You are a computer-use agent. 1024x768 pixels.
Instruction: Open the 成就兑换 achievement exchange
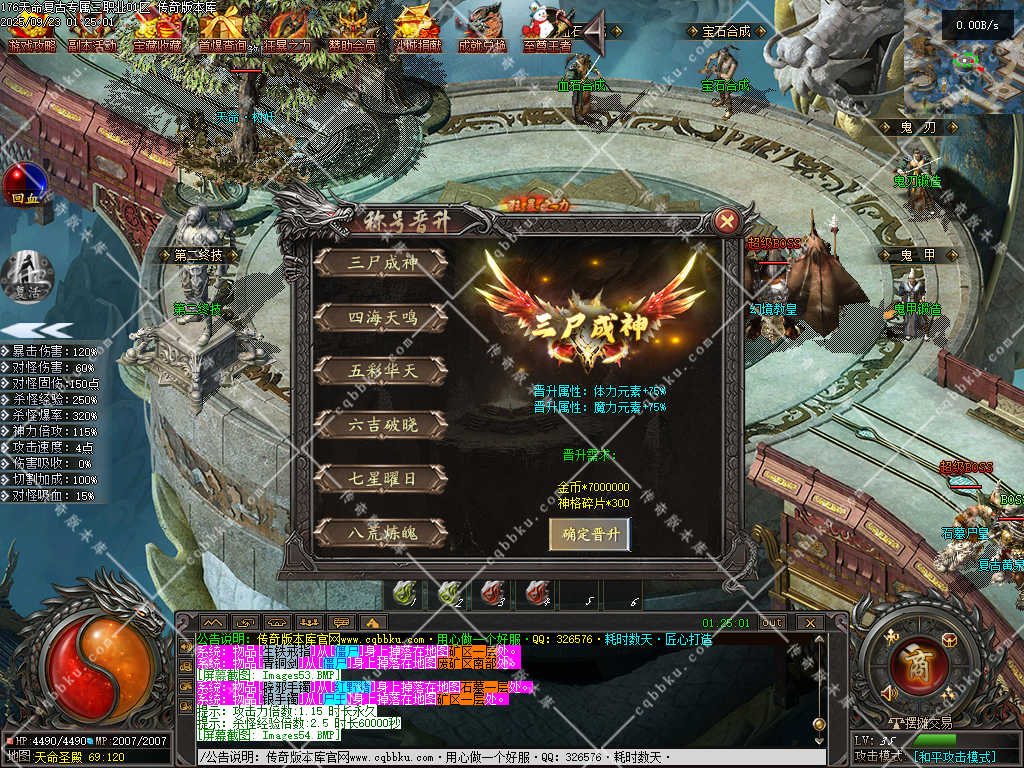[x=482, y=30]
